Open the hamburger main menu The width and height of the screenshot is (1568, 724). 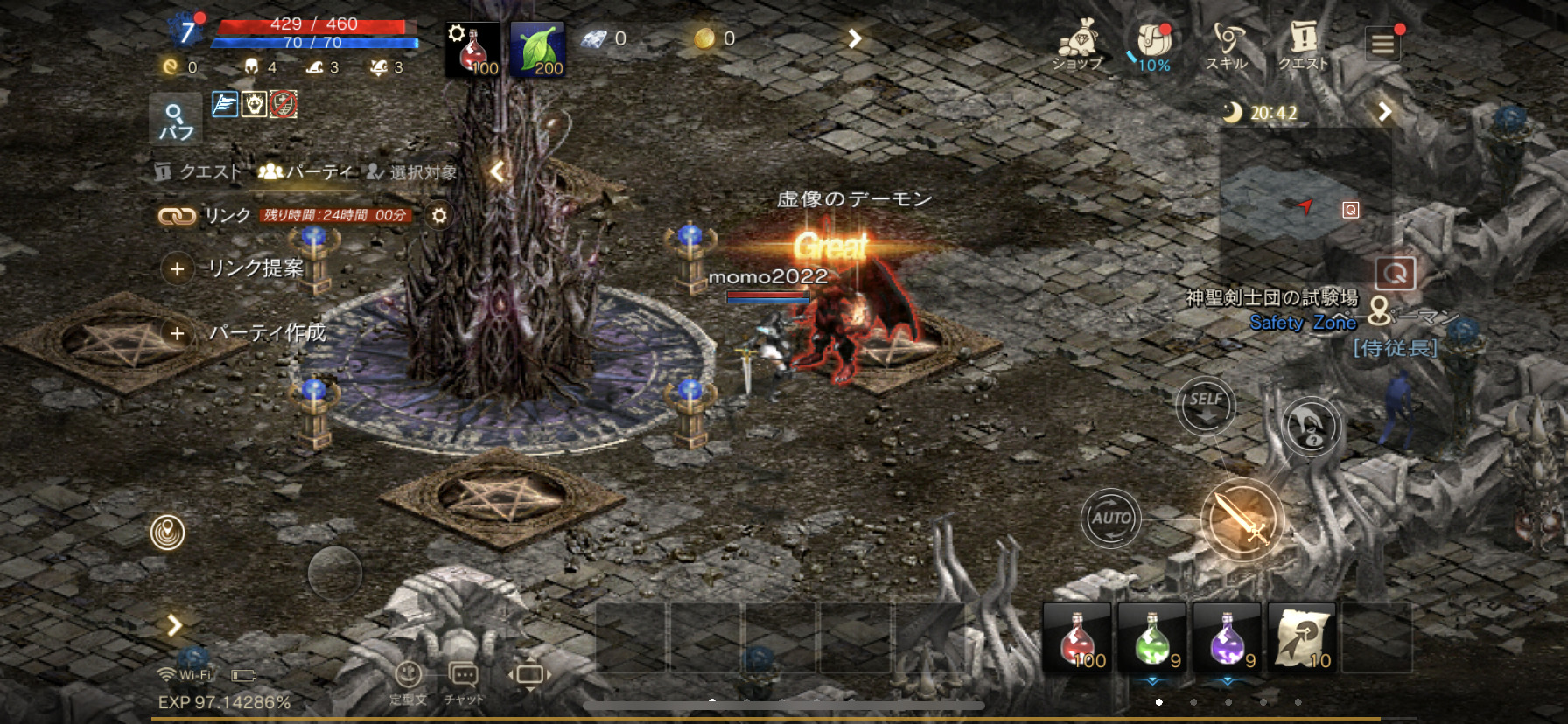(x=1382, y=43)
